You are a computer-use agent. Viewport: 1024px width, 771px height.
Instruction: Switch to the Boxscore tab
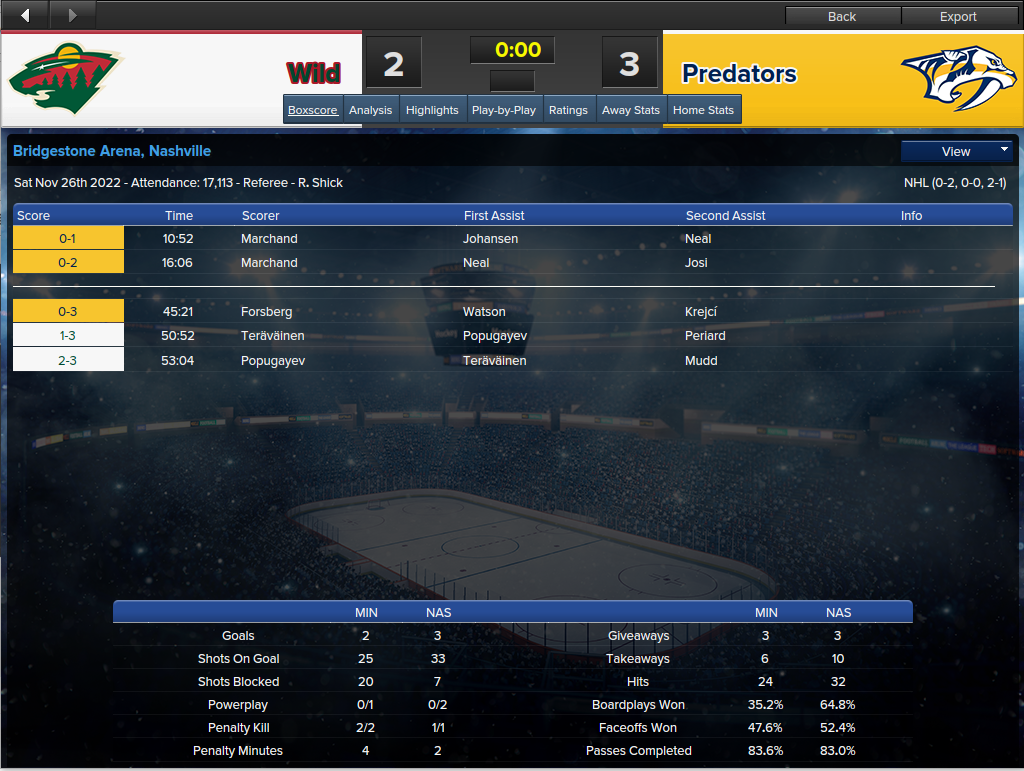coord(313,110)
